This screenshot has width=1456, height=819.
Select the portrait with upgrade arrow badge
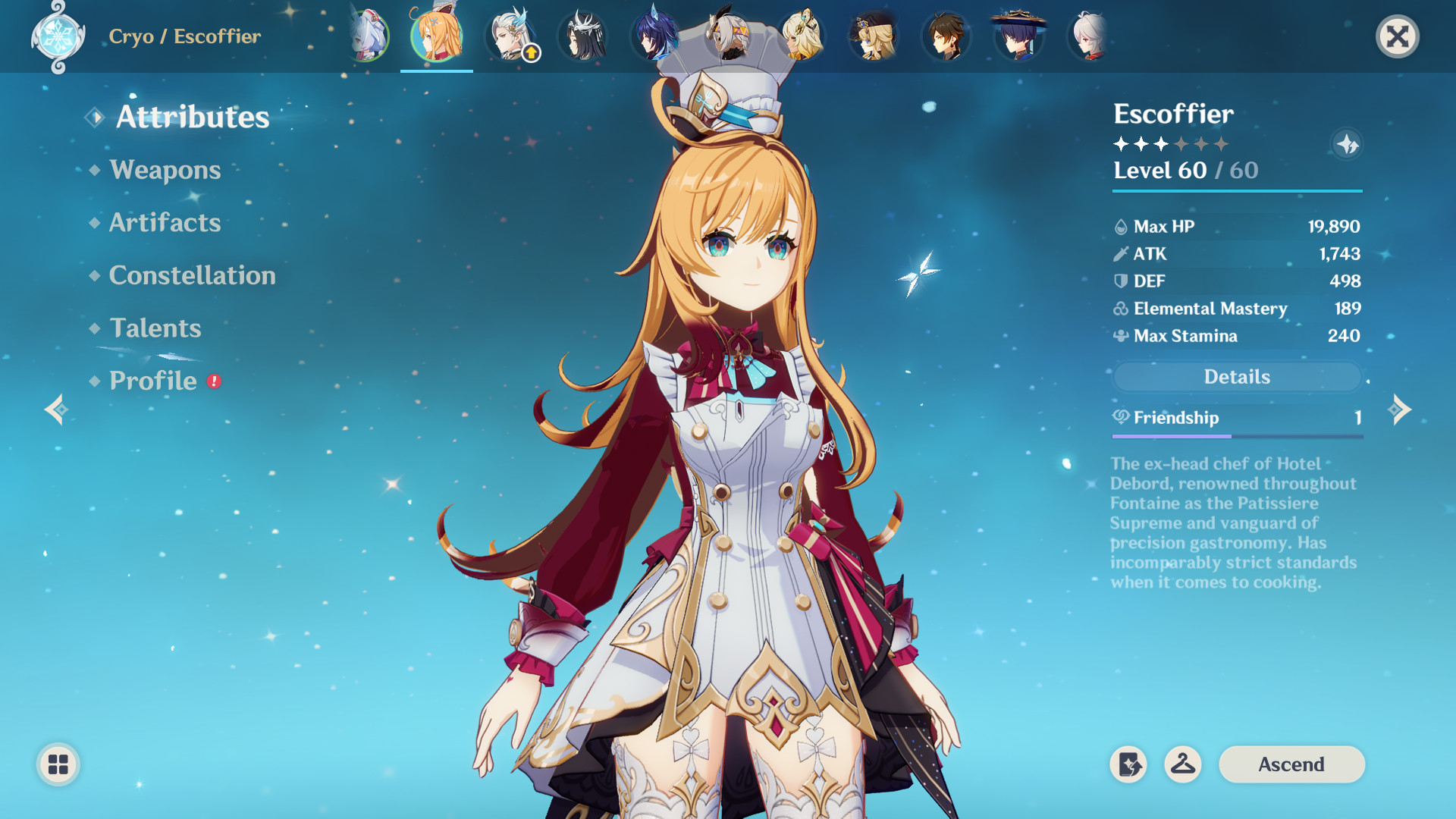coord(511,36)
